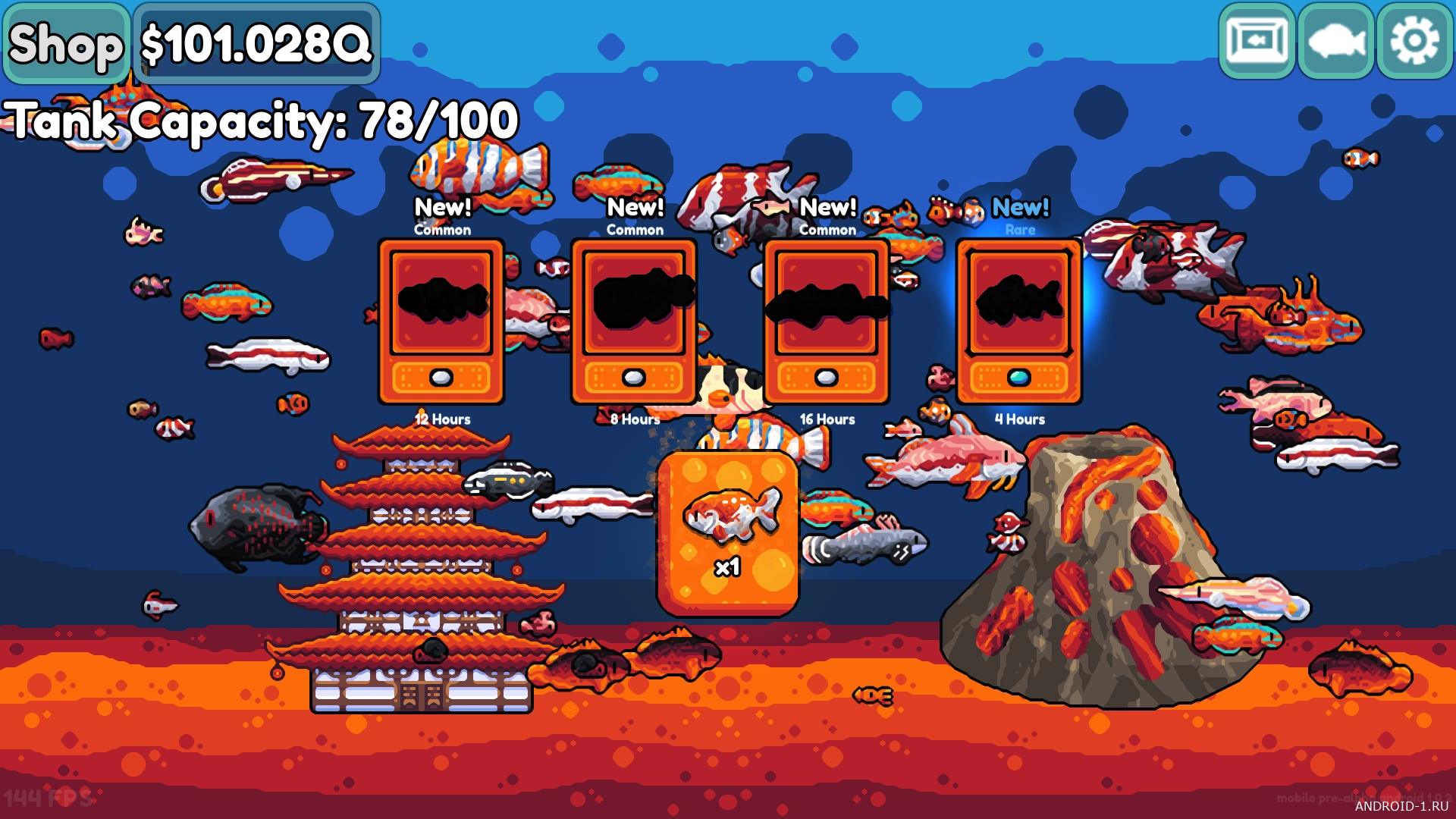Open the gear settings menu
The image size is (1456, 819).
(1414, 42)
